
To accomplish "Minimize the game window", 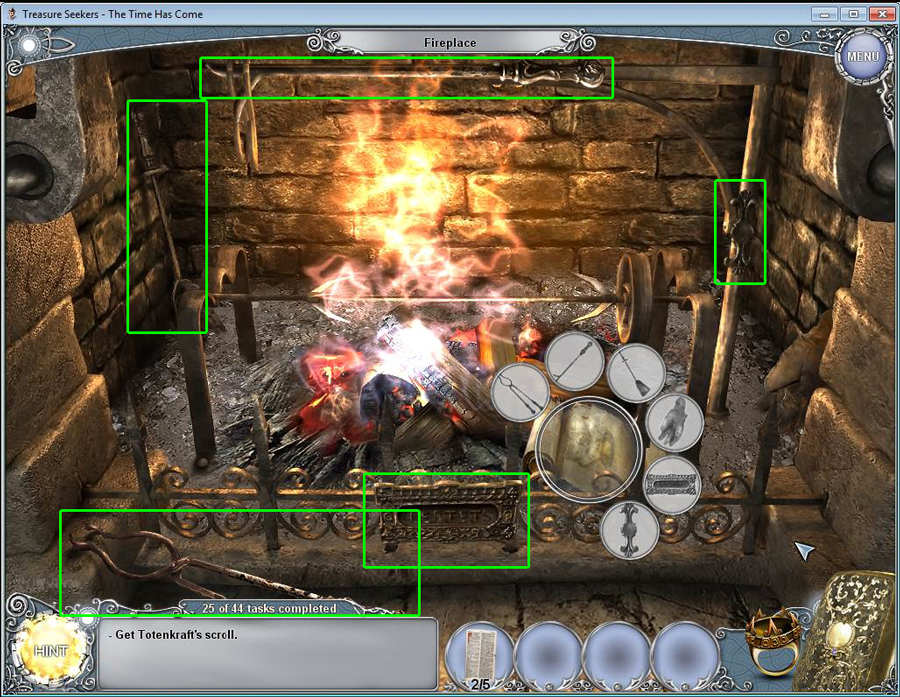I will click(x=824, y=15).
